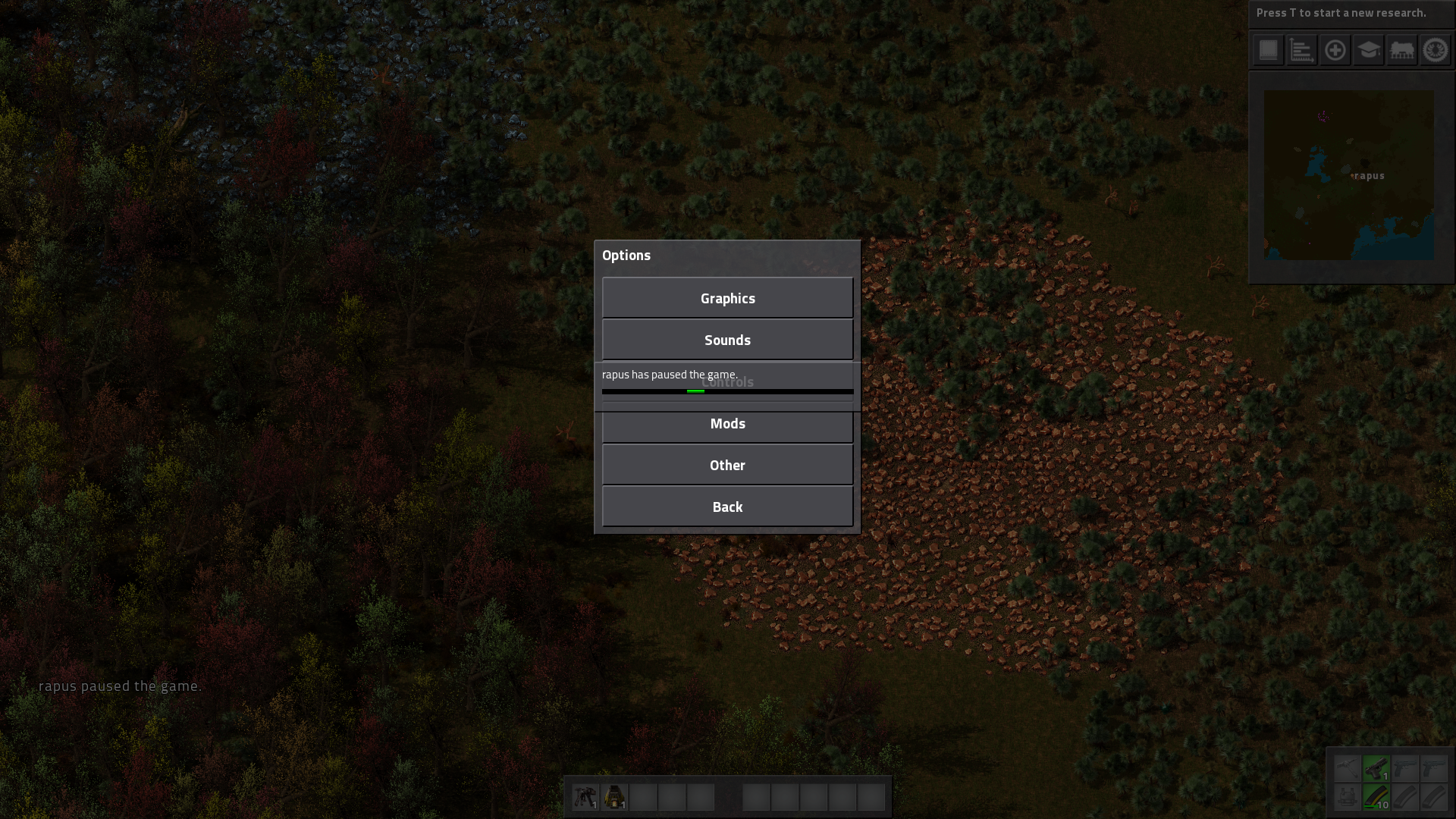
Task: Select the firearm magazine ammo slot
Action: coord(1376,797)
